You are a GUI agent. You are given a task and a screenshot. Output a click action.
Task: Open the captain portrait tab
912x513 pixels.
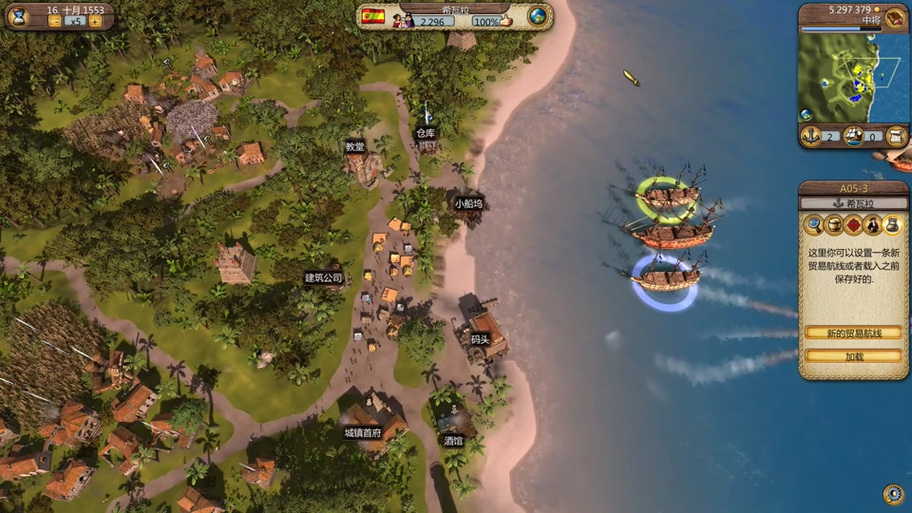pos(873,225)
